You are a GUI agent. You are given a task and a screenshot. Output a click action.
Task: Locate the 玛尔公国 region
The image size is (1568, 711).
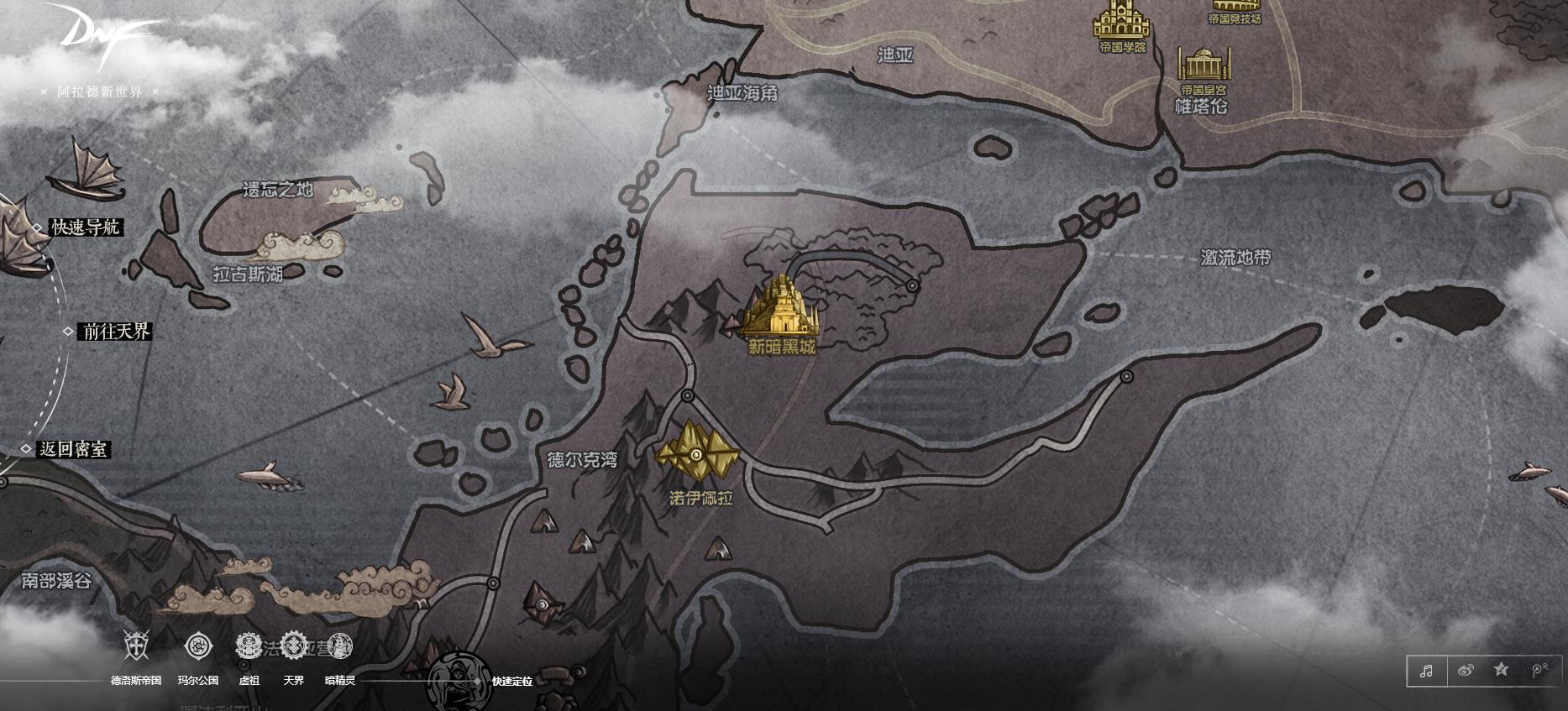(x=198, y=646)
